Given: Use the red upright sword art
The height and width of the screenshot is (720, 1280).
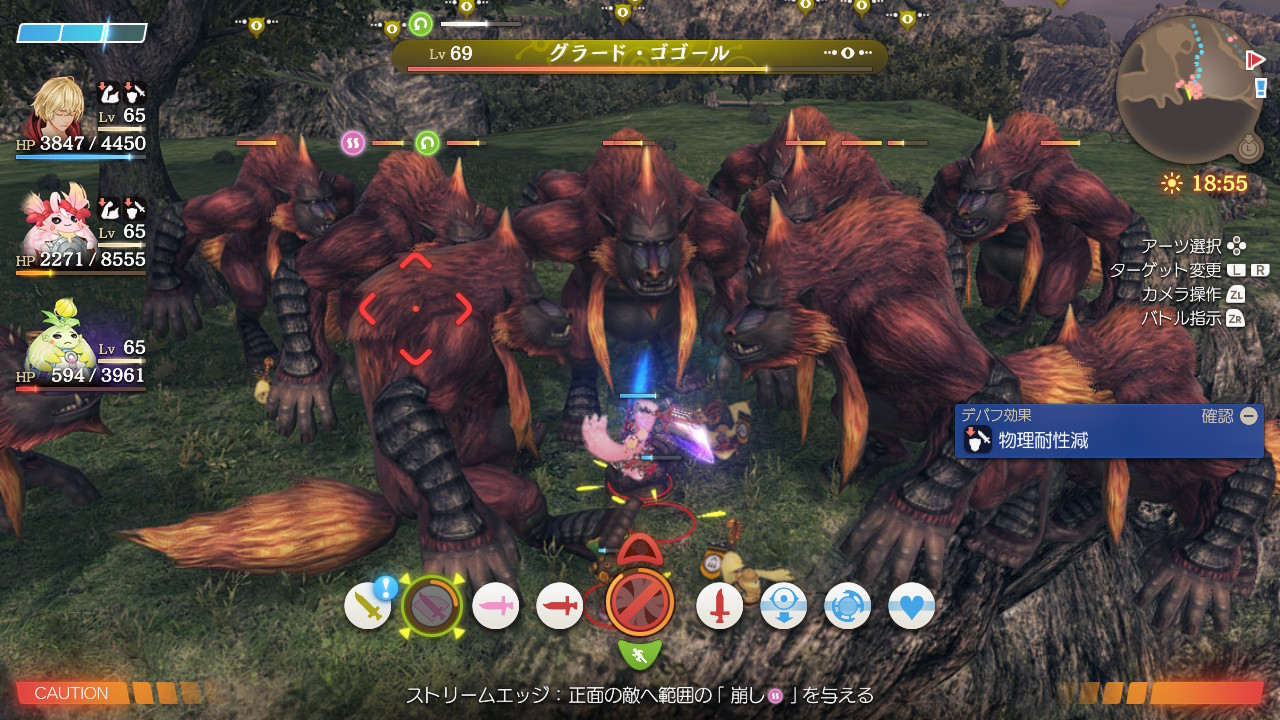Looking at the screenshot, I should point(720,606).
